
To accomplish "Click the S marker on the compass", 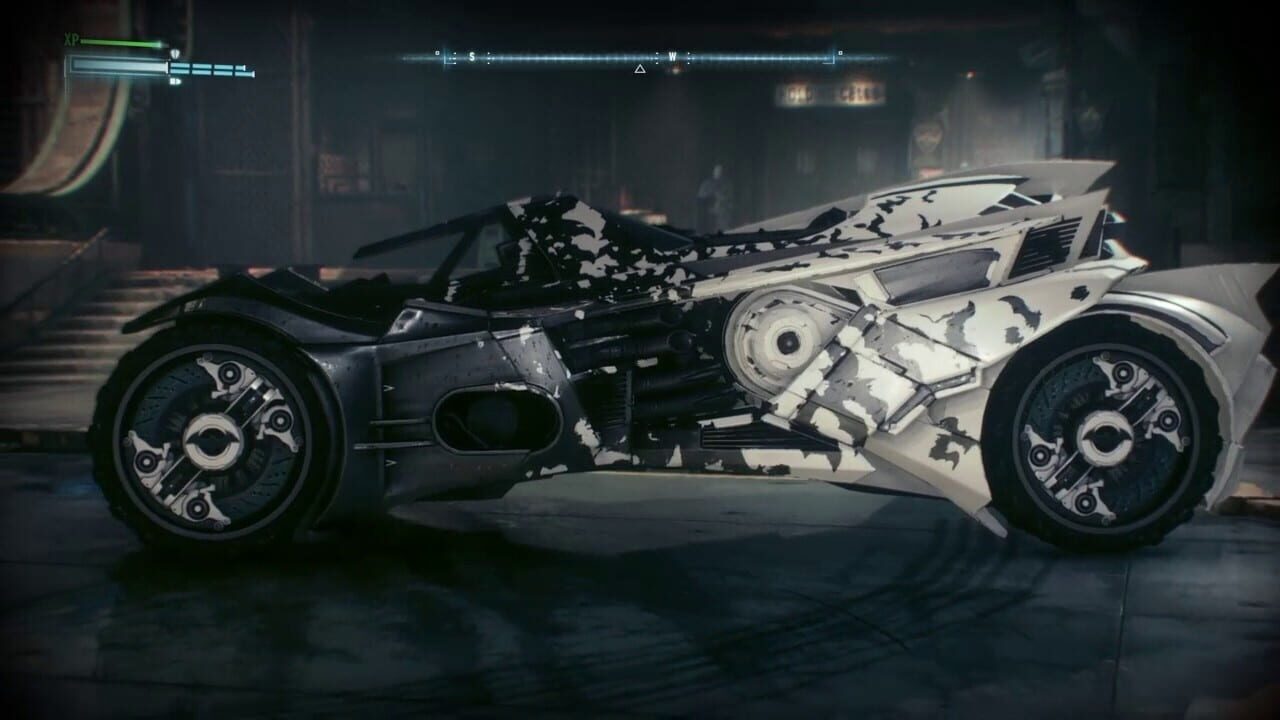I will point(471,56).
